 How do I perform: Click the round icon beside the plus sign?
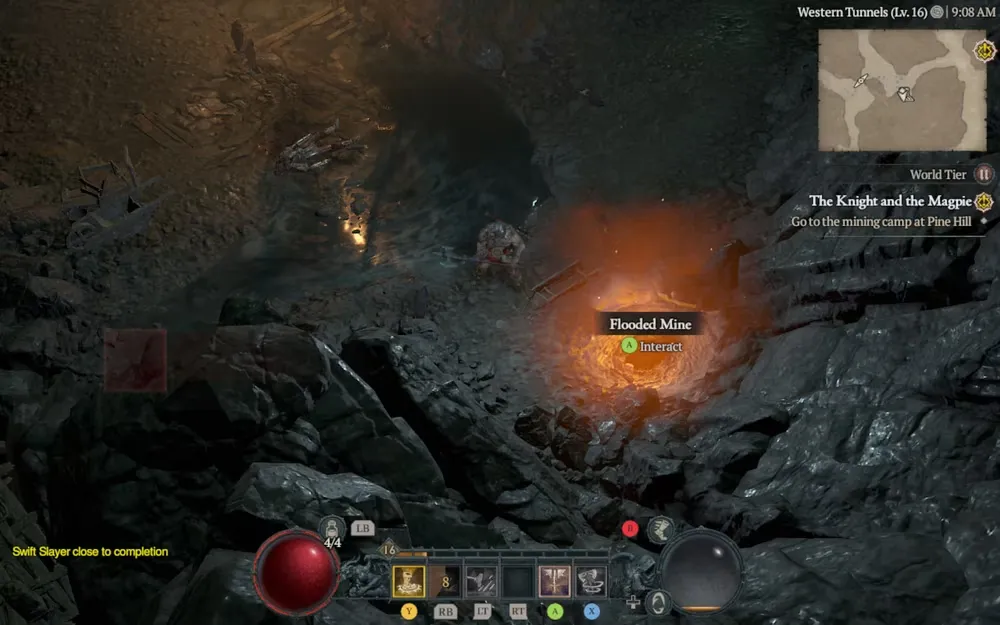[x=657, y=602]
